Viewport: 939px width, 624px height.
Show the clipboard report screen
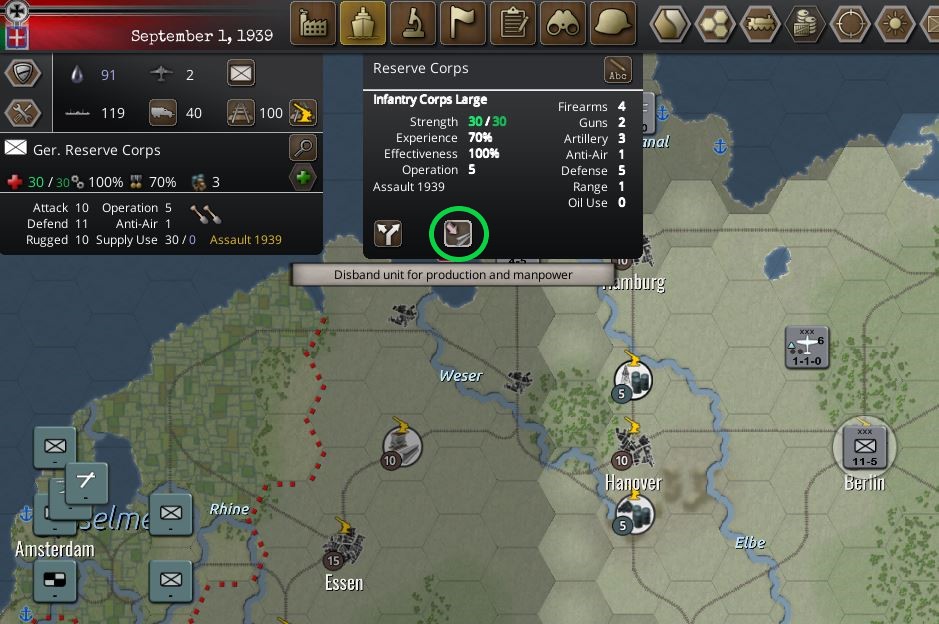(x=513, y=23)
